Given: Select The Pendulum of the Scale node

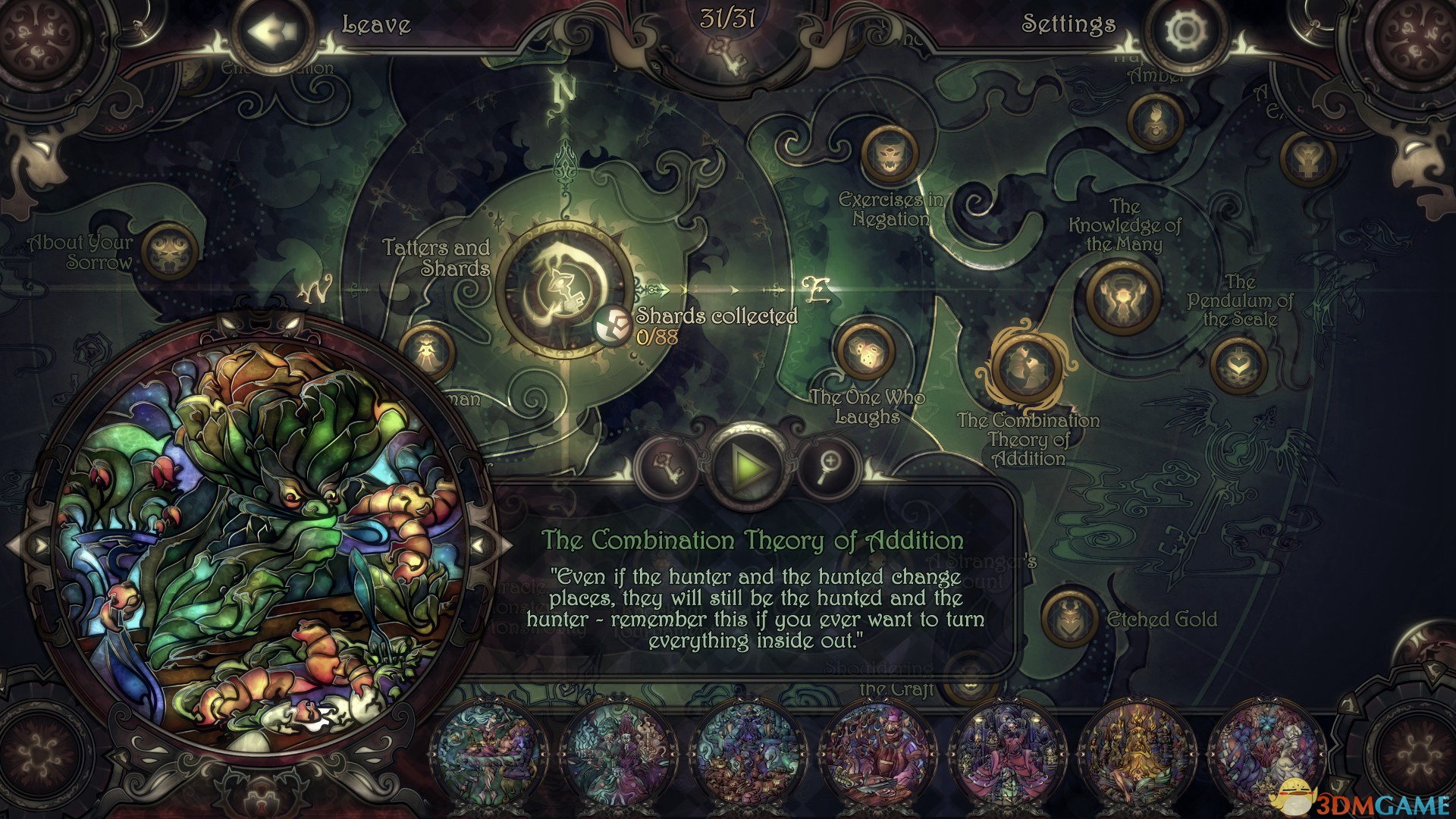Looking at the screenshot, I should (x=1238, y=365).
